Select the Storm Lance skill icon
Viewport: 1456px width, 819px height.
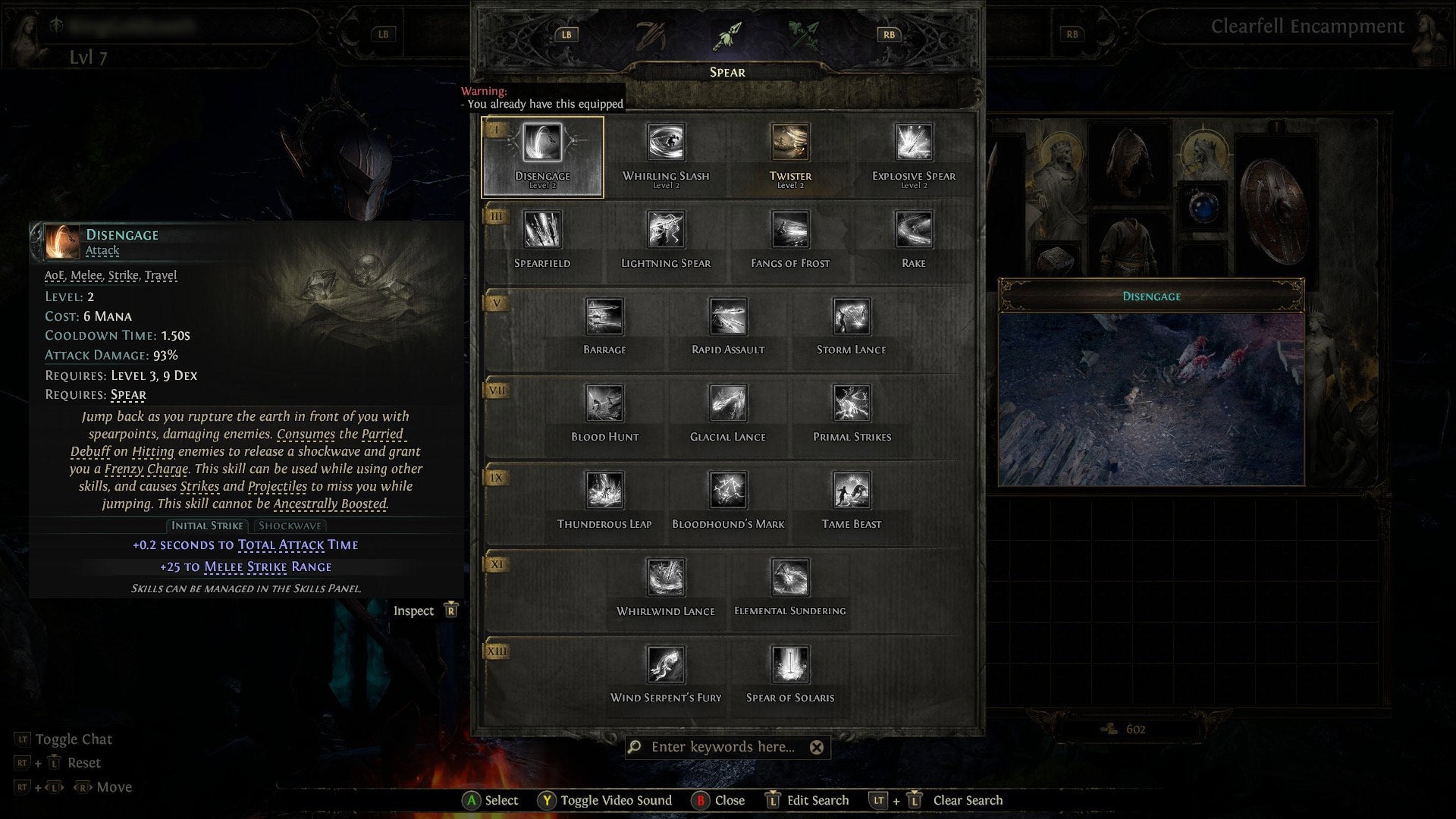pos(850,318)
